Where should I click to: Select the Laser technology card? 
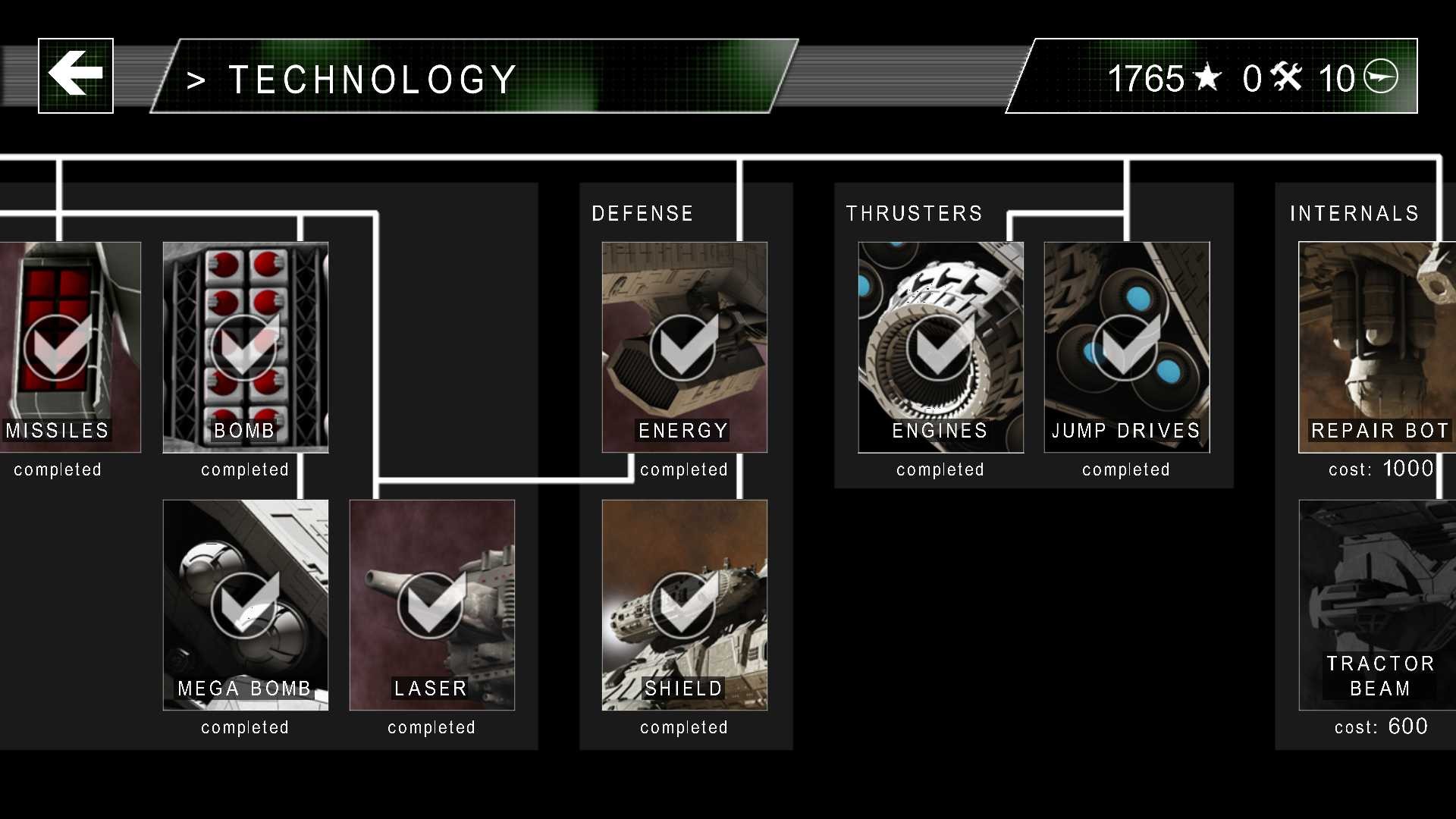coord(431,604)
